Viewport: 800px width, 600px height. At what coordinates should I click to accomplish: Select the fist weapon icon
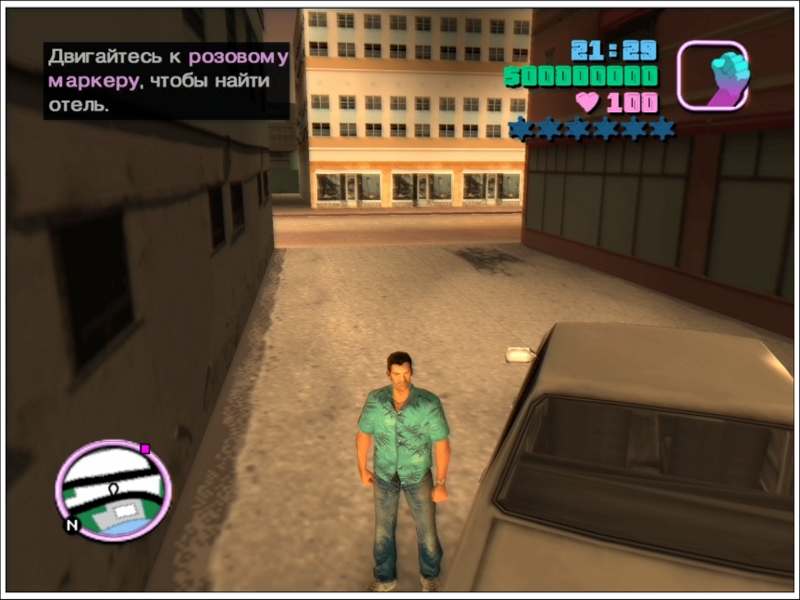tap(712, 75)
